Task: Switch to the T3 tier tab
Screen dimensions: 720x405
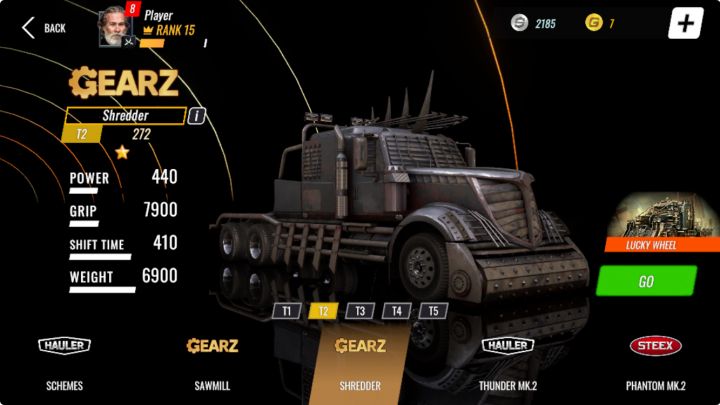Action: click(x=360, y=311)
